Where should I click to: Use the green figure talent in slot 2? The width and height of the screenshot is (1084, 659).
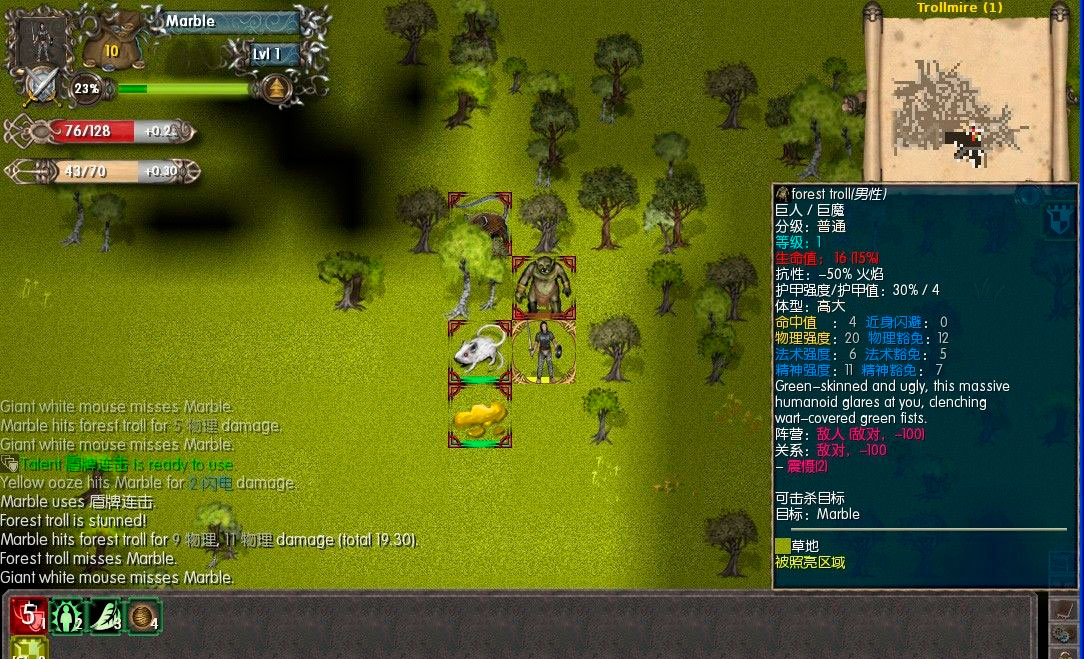pos(67,616)
